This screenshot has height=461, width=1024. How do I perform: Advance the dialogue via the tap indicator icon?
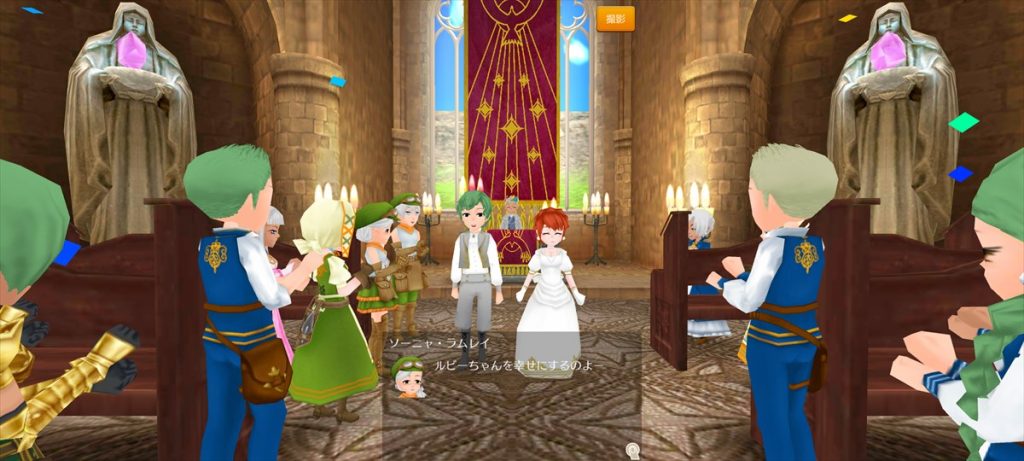tap(632, 448)
